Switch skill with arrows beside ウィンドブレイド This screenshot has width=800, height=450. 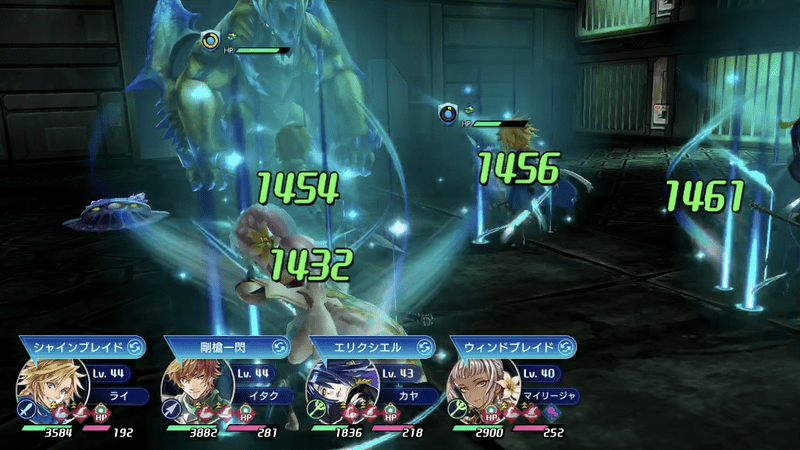pos(566,347)
